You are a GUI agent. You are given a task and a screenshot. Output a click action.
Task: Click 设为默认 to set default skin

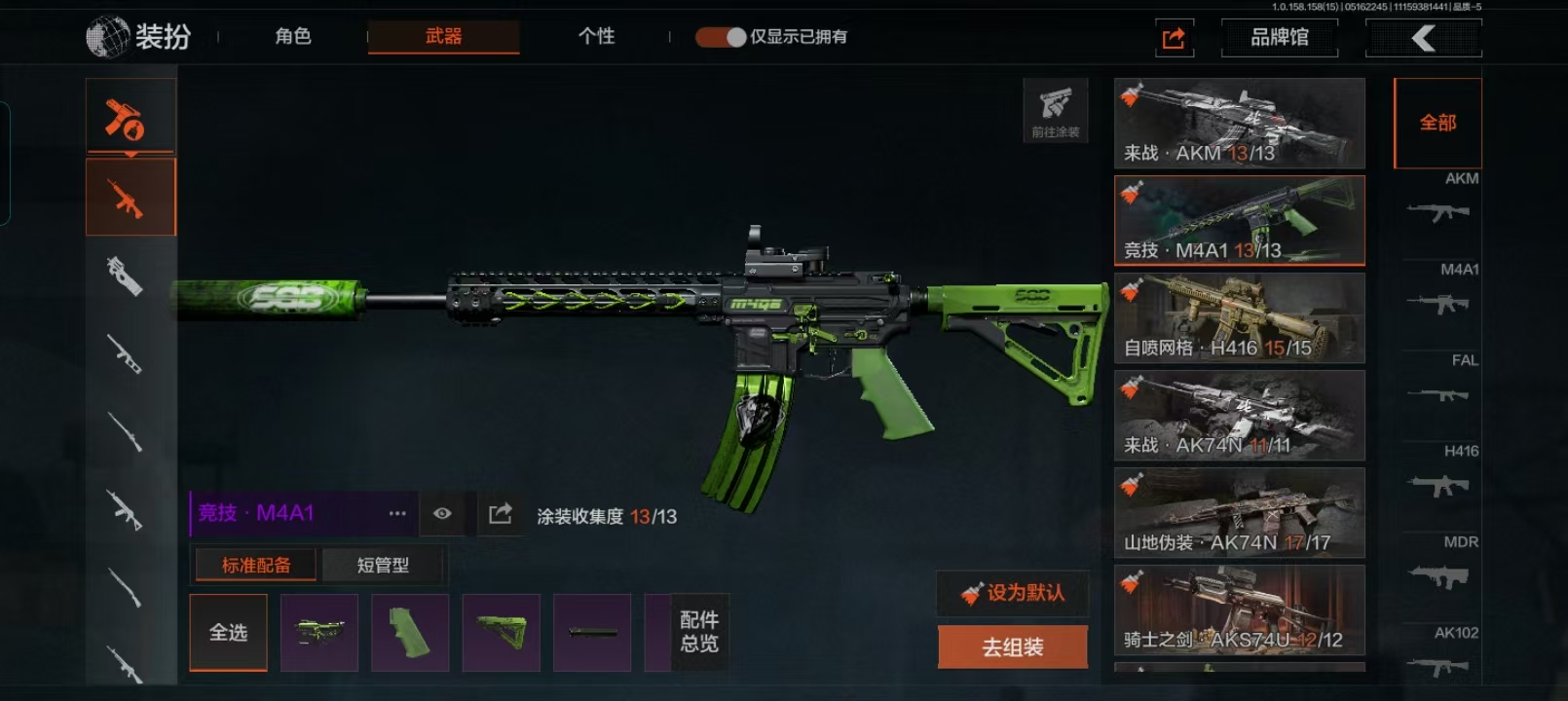click(1013, 593)
